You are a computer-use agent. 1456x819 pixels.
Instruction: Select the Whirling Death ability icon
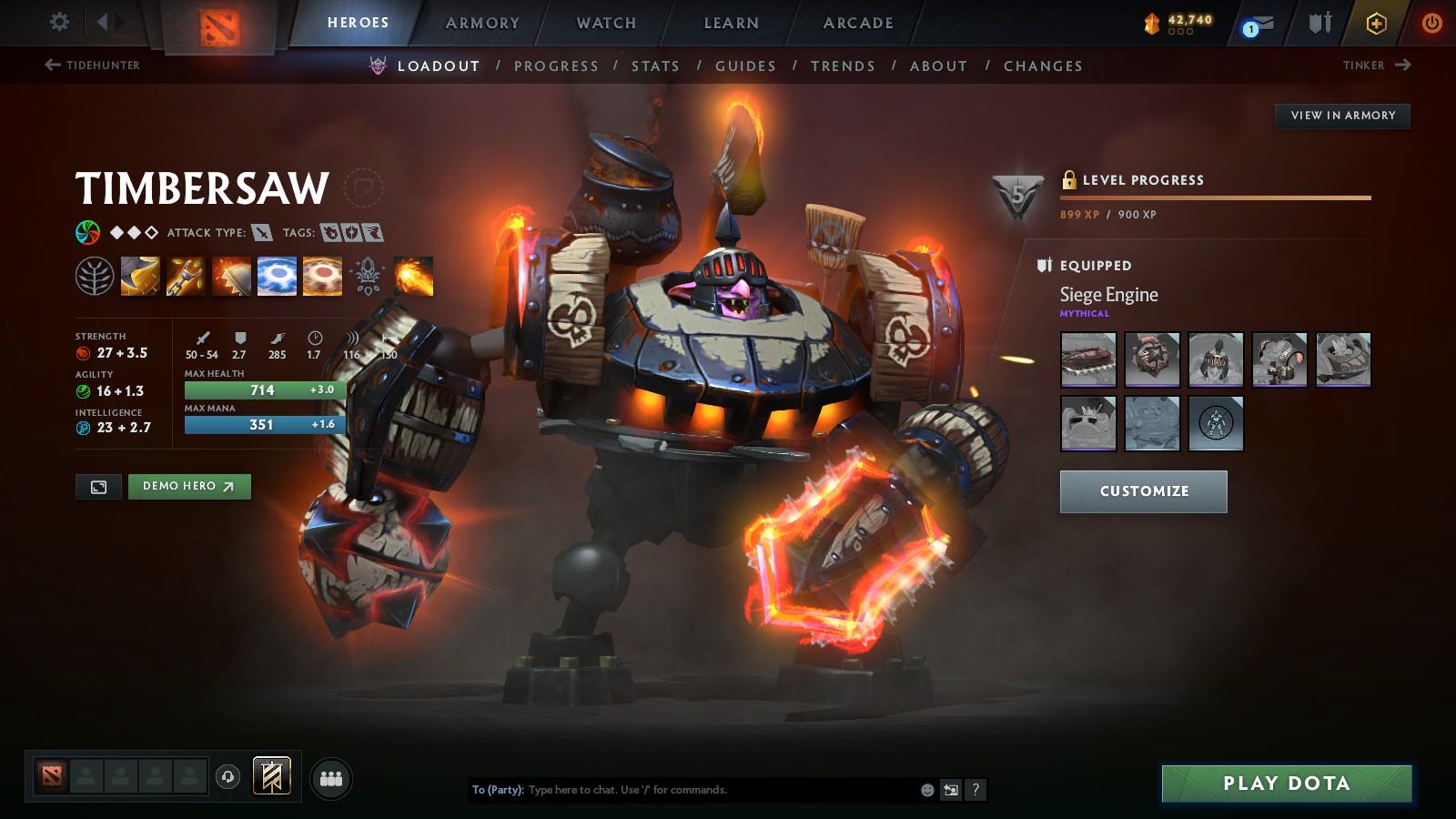[x=138, y=277]
